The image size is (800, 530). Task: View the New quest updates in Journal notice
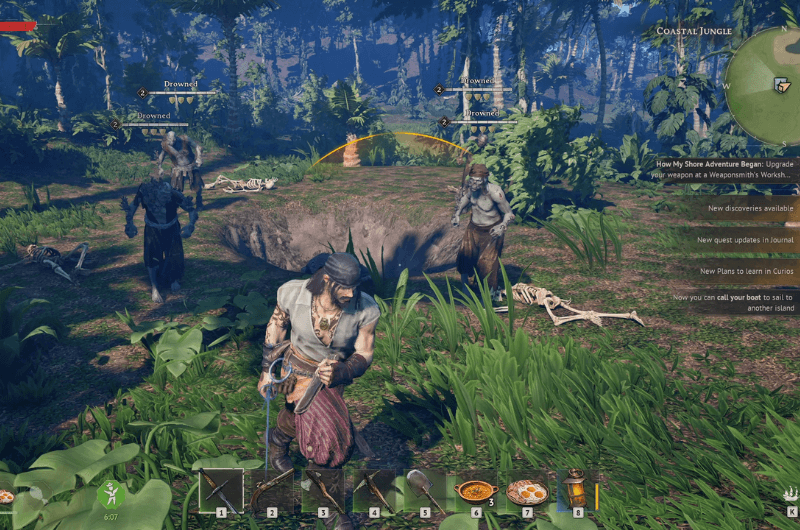(x=746, y=240)
